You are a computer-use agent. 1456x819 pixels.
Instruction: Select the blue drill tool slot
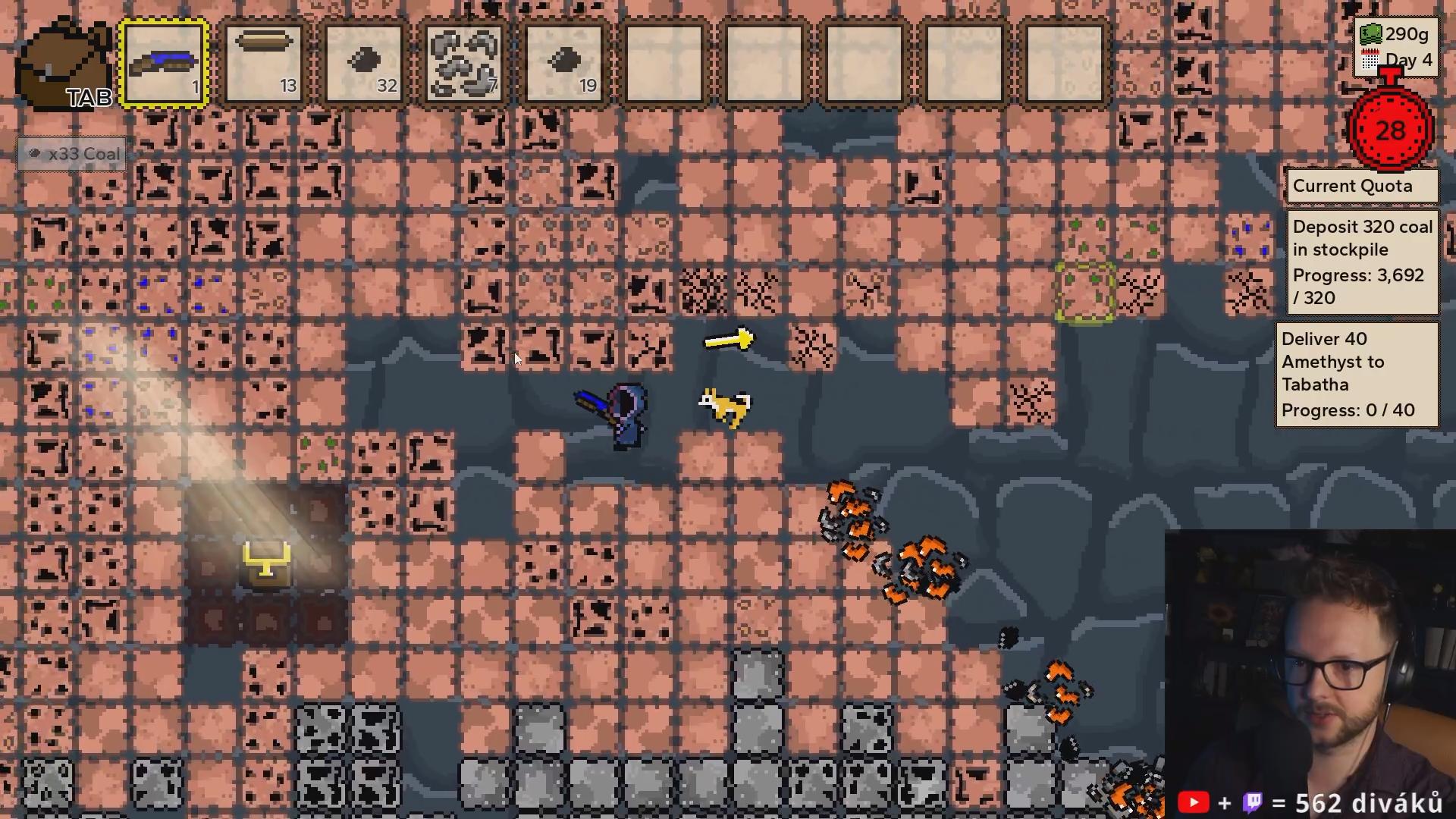coord(165,64)
